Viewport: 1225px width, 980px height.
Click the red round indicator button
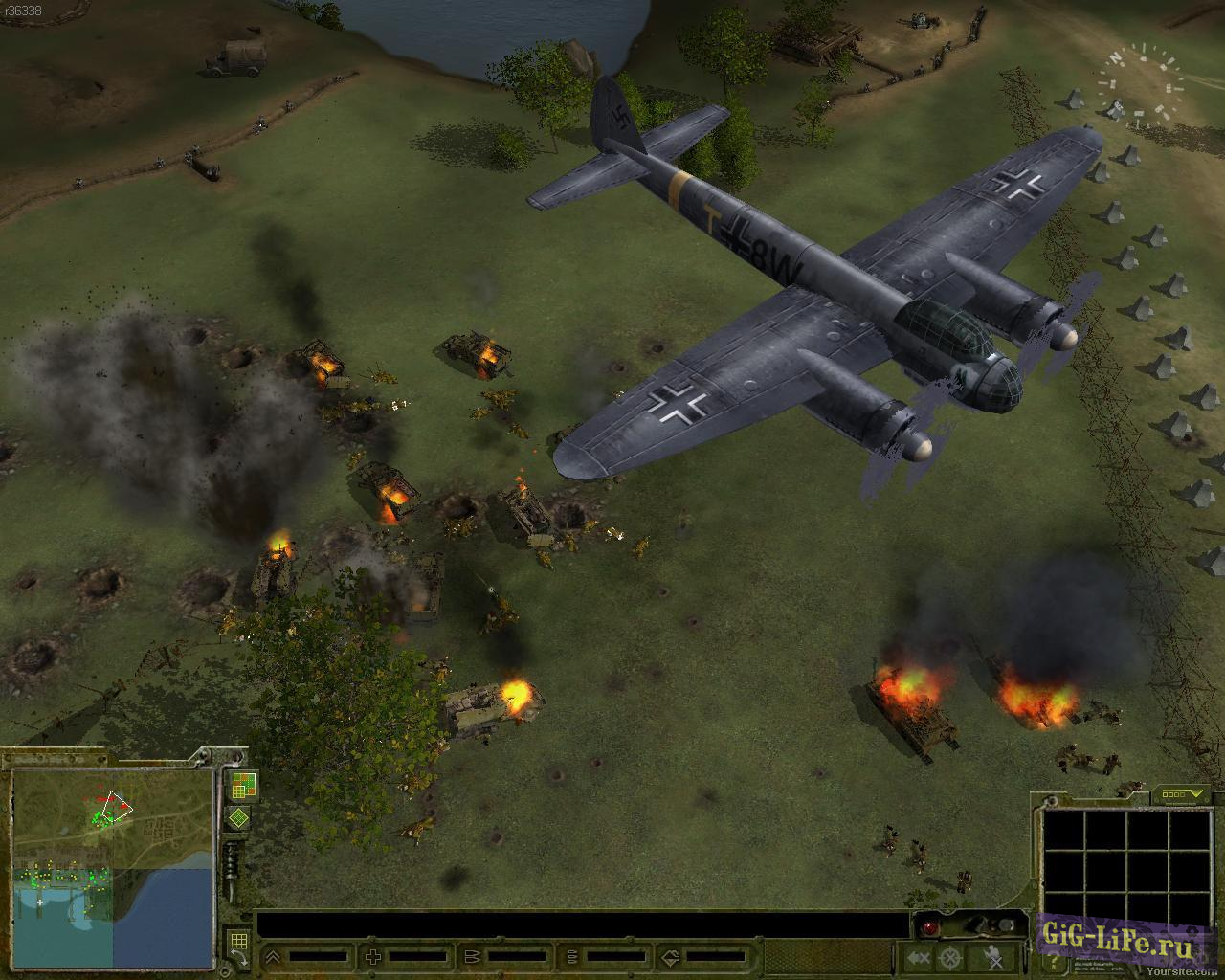(928, 926)
